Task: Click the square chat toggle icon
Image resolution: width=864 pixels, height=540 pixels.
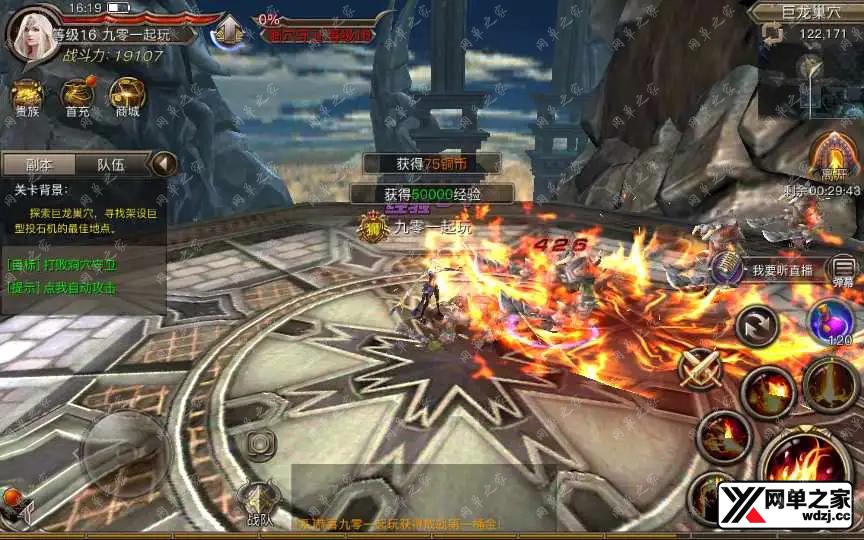Action: pyautogui.click(x=260, y=441)
